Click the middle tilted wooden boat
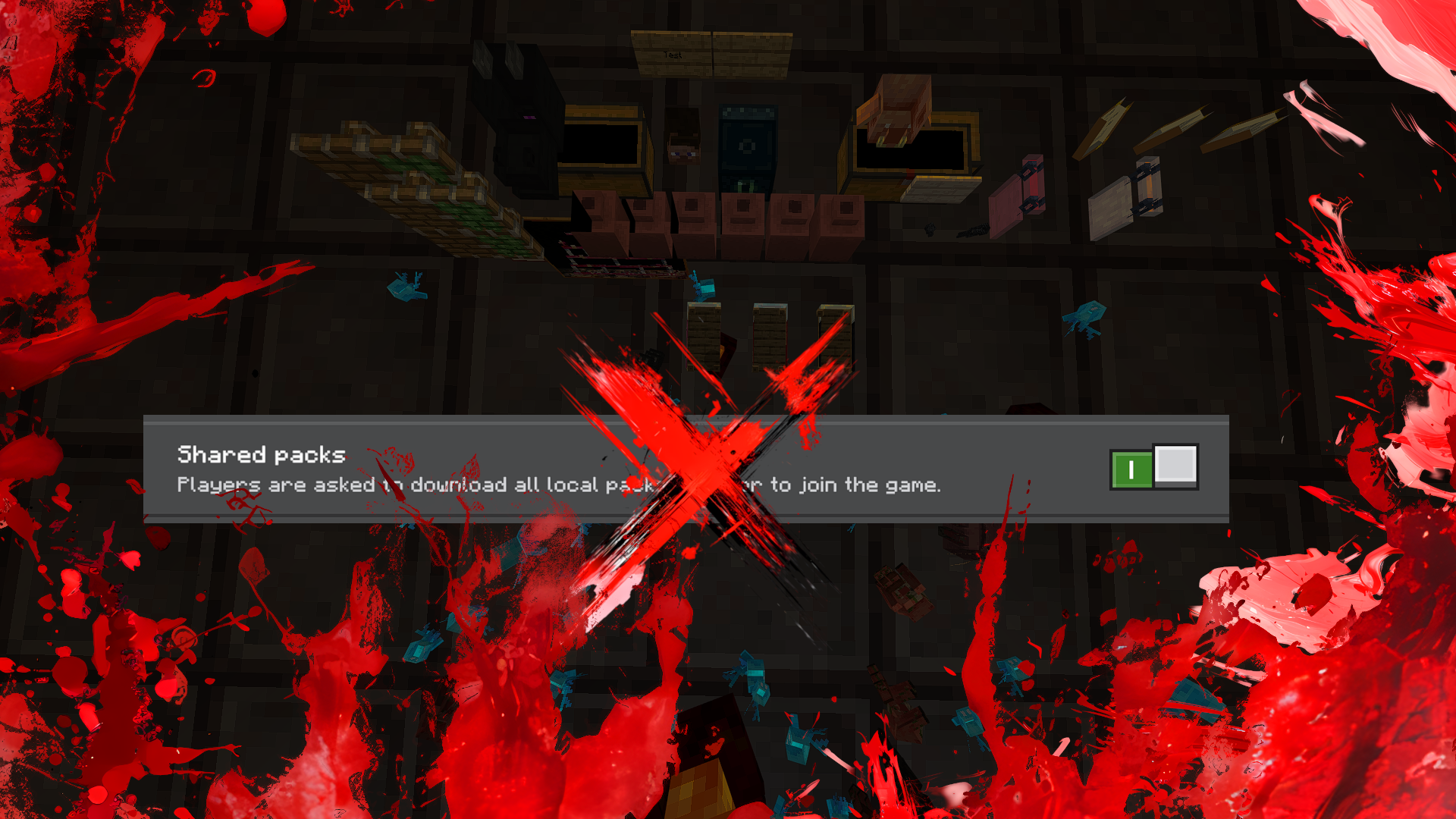 pos(1175,126)
